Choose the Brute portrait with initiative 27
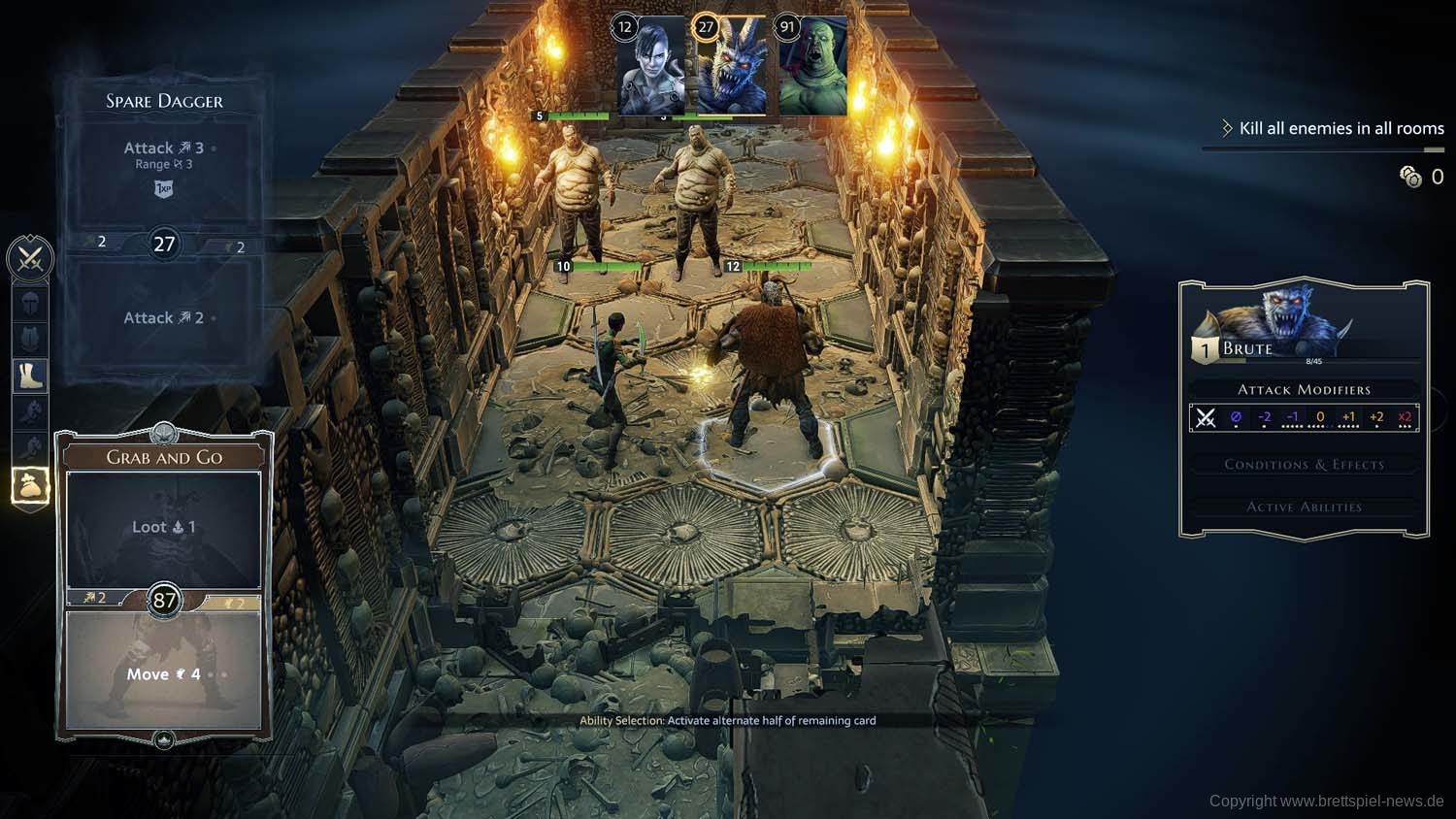Image resolution: width=1456 pixels, height=819 pixels. pyautogui.click(x=732, y=66)
